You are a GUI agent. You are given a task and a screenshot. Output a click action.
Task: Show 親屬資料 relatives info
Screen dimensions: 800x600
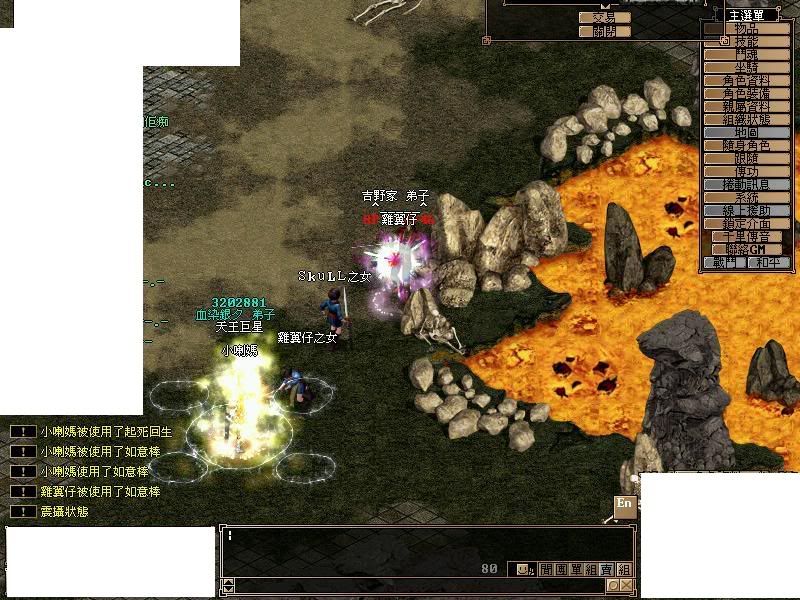[x=746, y=106]
